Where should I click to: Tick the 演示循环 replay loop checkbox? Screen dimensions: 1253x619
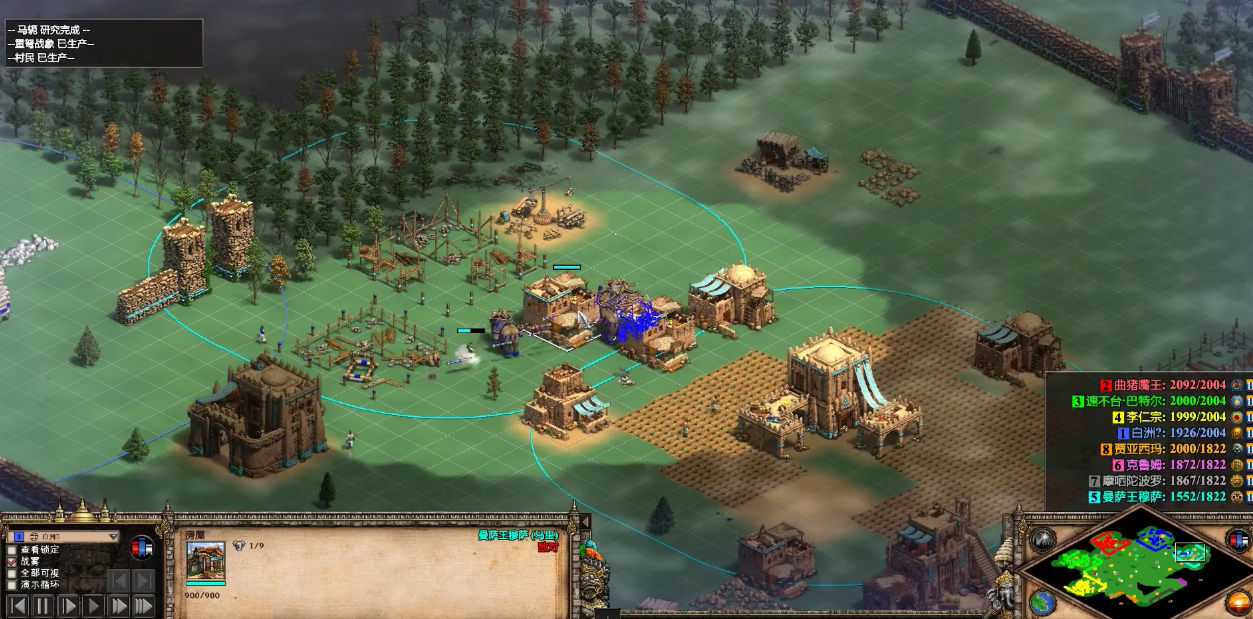[x=12, y=585]
